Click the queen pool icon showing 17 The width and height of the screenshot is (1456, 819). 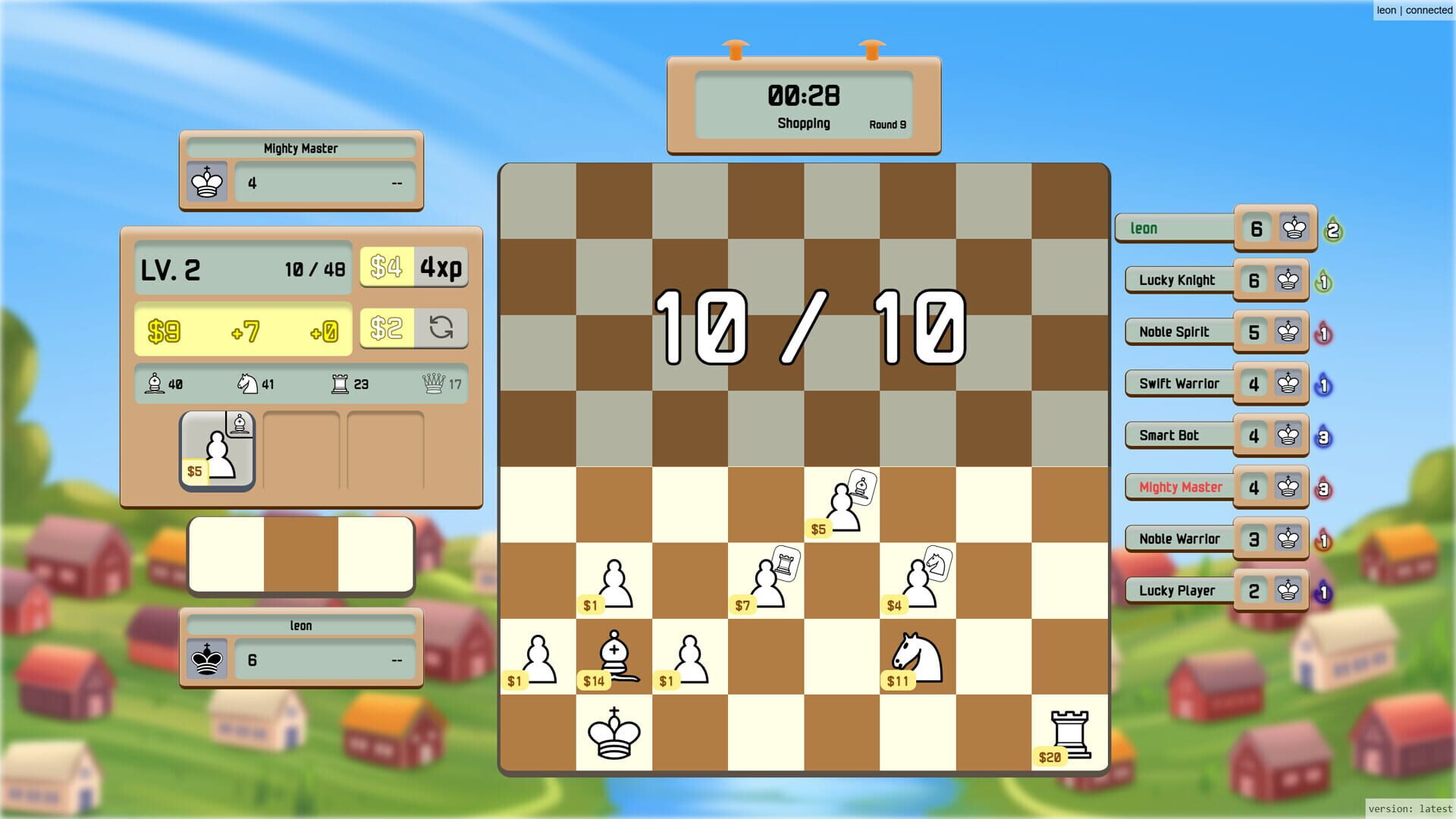pyautogui.click(x=434, y=384)
